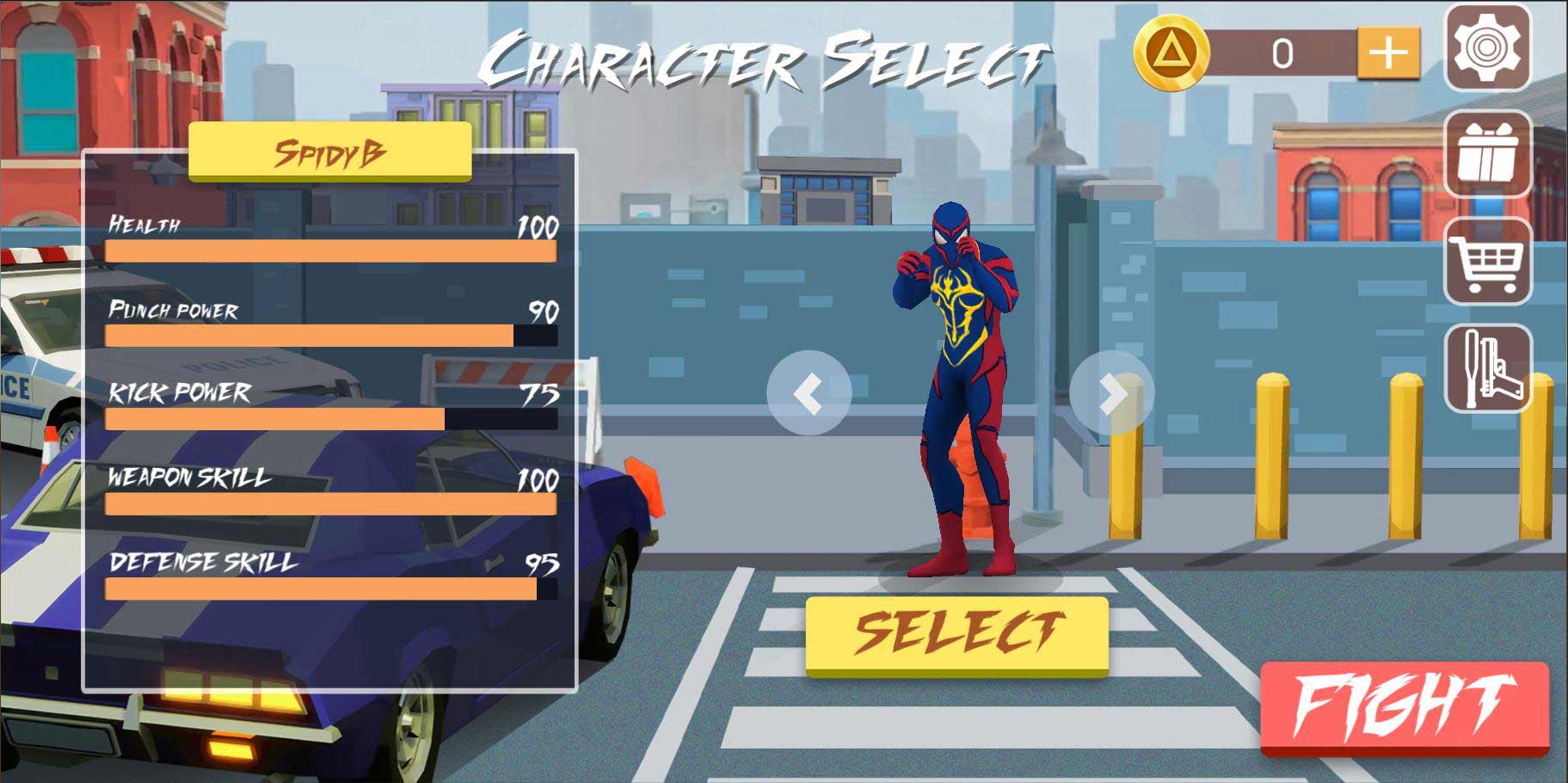The width and height of the screenshot is (1568, 783).
Task: Start the fight with the FIGHT button
Action: (1404, 707)
